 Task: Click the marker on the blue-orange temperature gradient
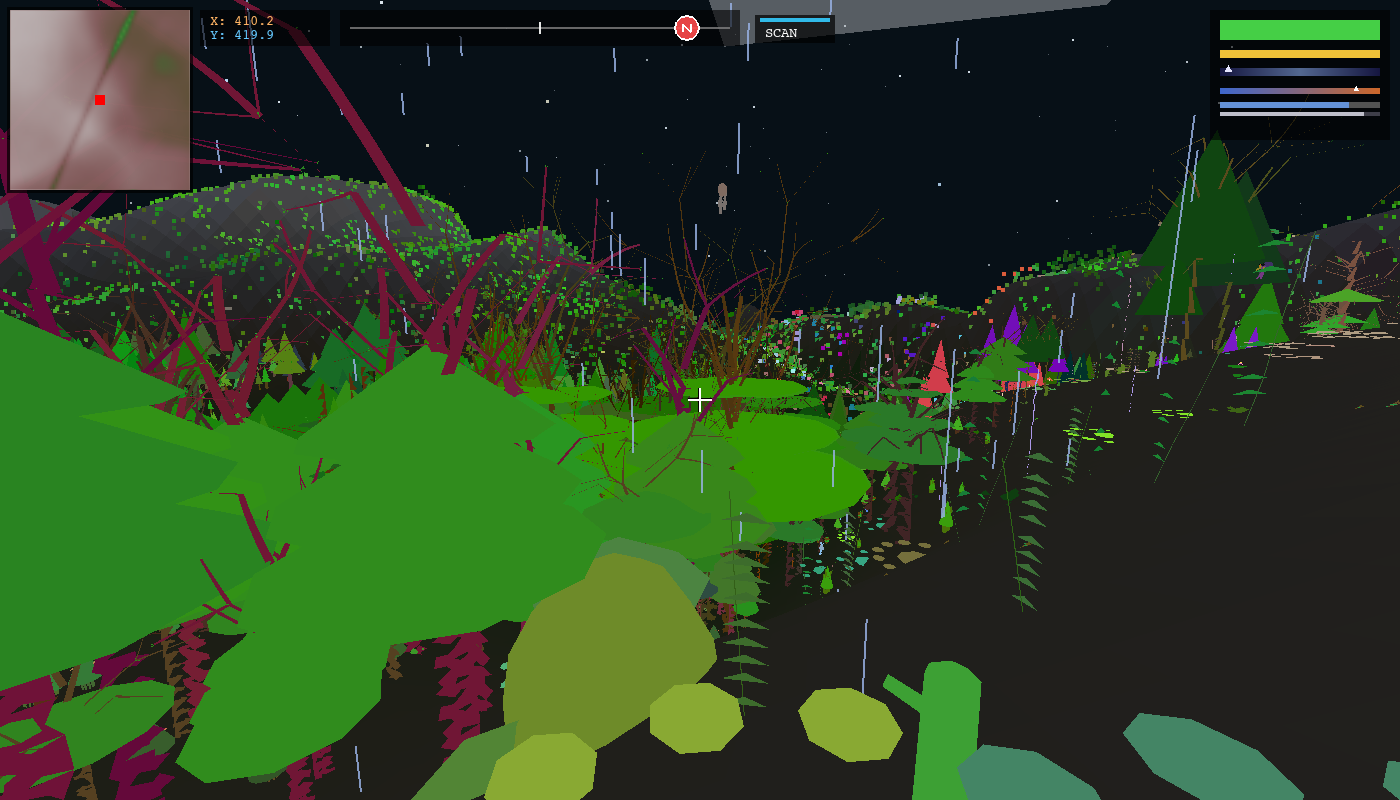tap(1355, 88)
